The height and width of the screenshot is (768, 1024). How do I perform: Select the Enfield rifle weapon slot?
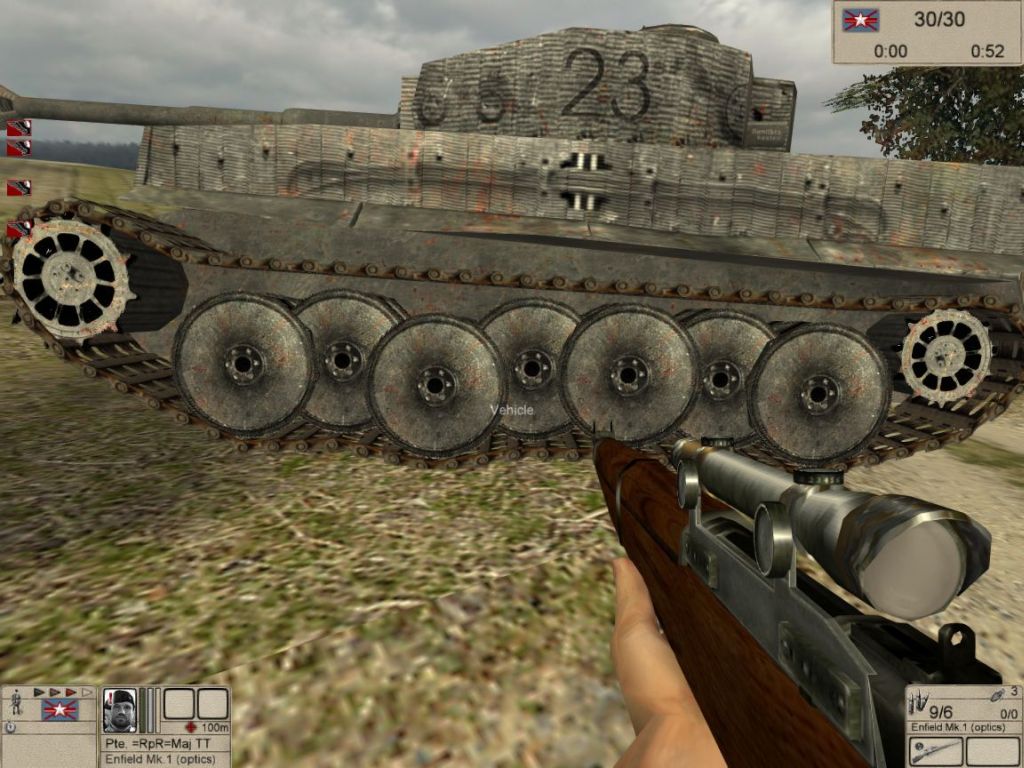(936, 752)
